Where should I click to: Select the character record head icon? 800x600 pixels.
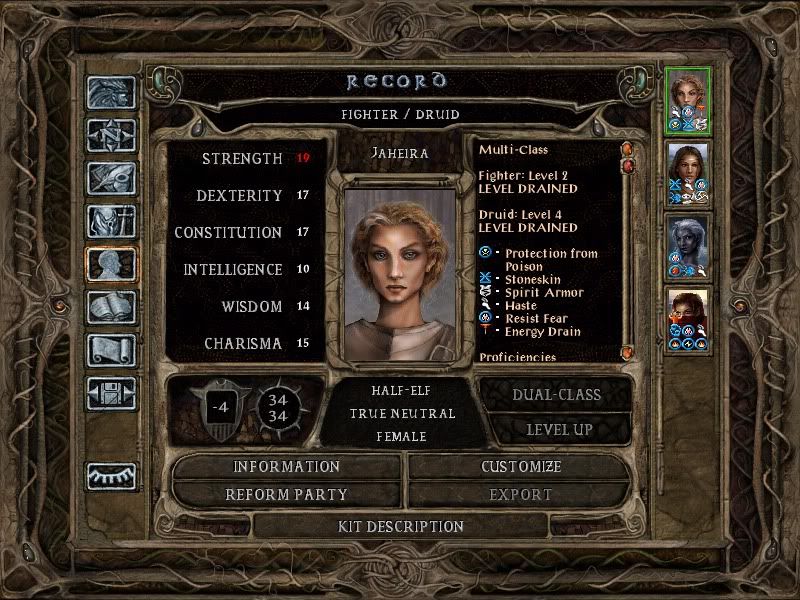111,264
